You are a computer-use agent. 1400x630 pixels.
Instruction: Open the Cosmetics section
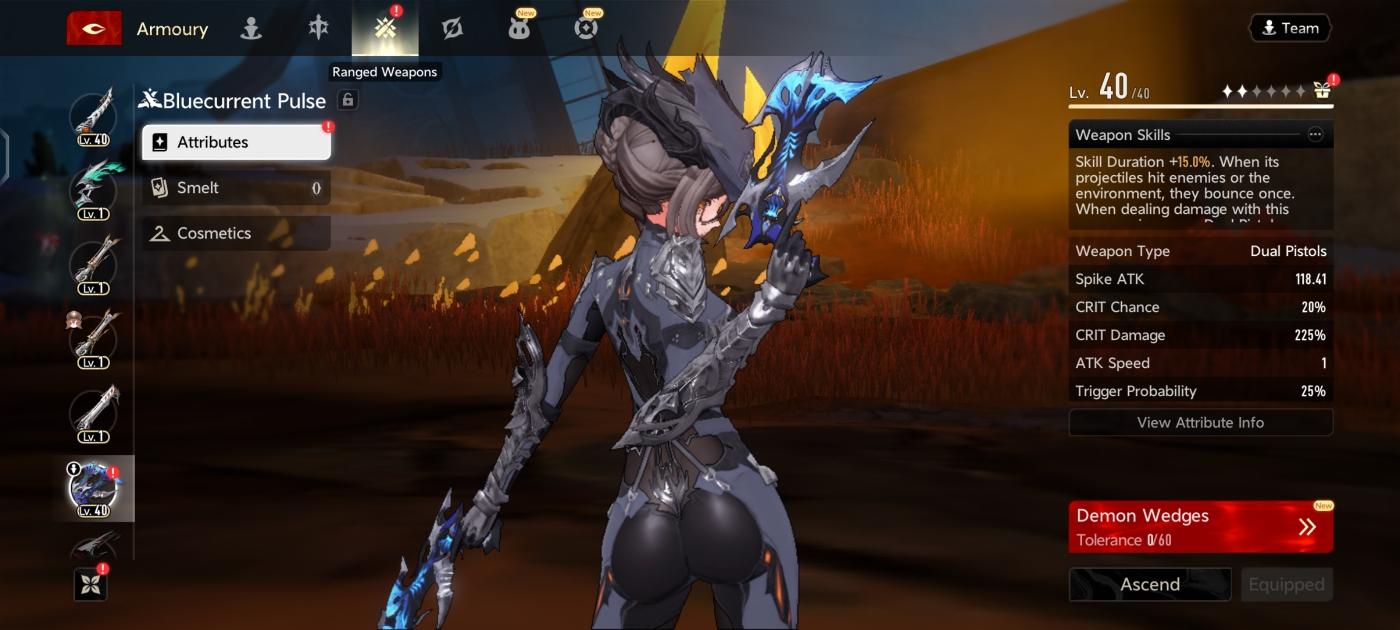(236, 233)
